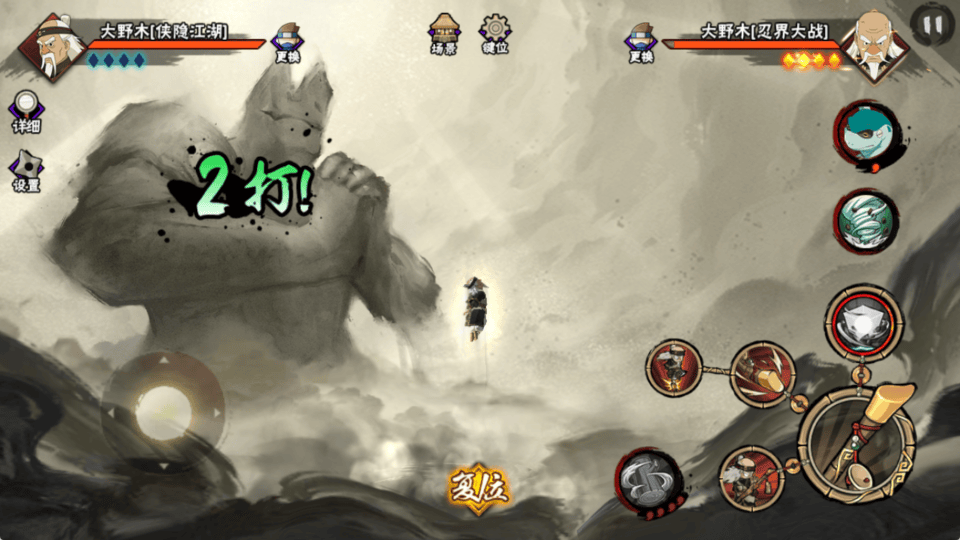Viewport: 960px width, 540px height.
Task: Open the 设置 settings menu
Action: [26, 172]
